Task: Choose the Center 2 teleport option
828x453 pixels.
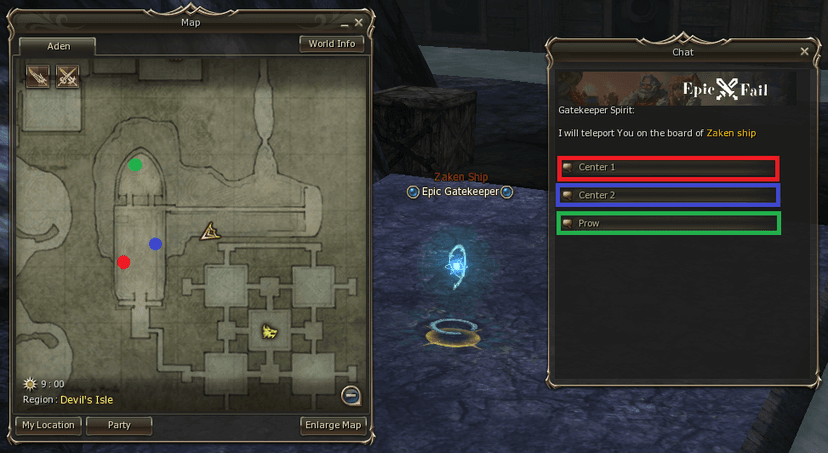Action: pos(668,195)
